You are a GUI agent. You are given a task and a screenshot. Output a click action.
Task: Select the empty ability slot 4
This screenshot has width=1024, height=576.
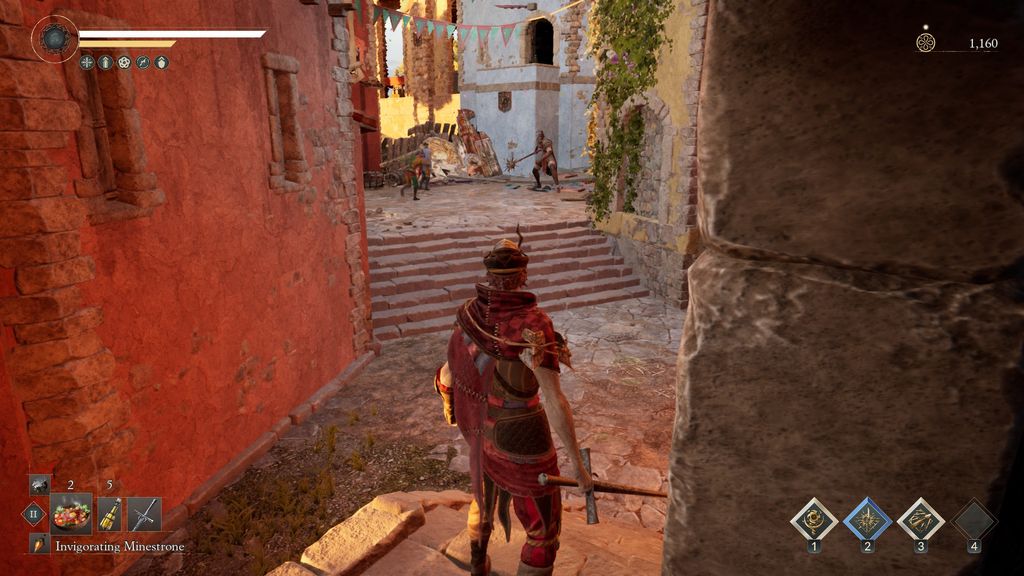tap(974, 519)
